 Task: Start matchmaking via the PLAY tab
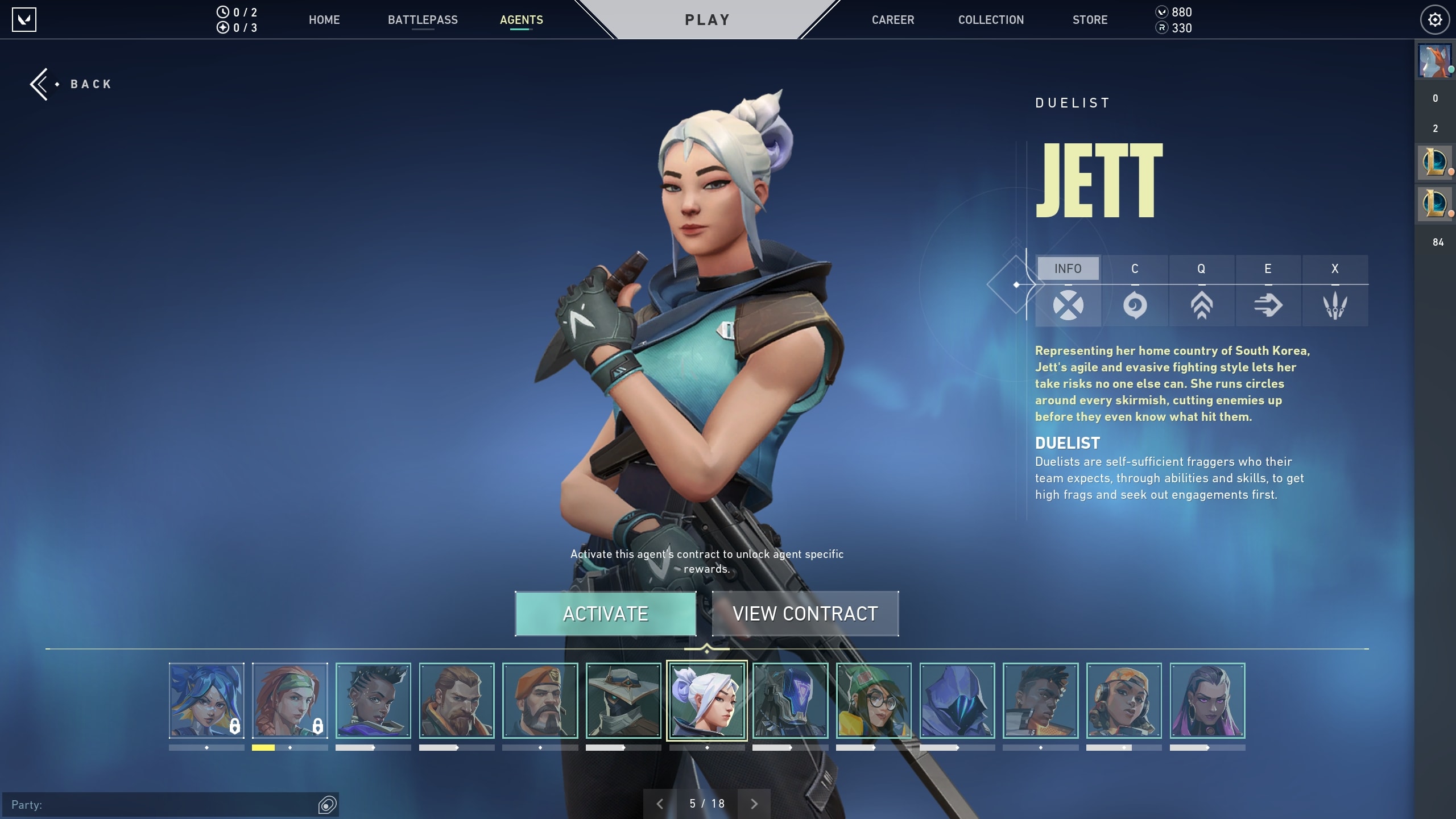tap(707, 20)
